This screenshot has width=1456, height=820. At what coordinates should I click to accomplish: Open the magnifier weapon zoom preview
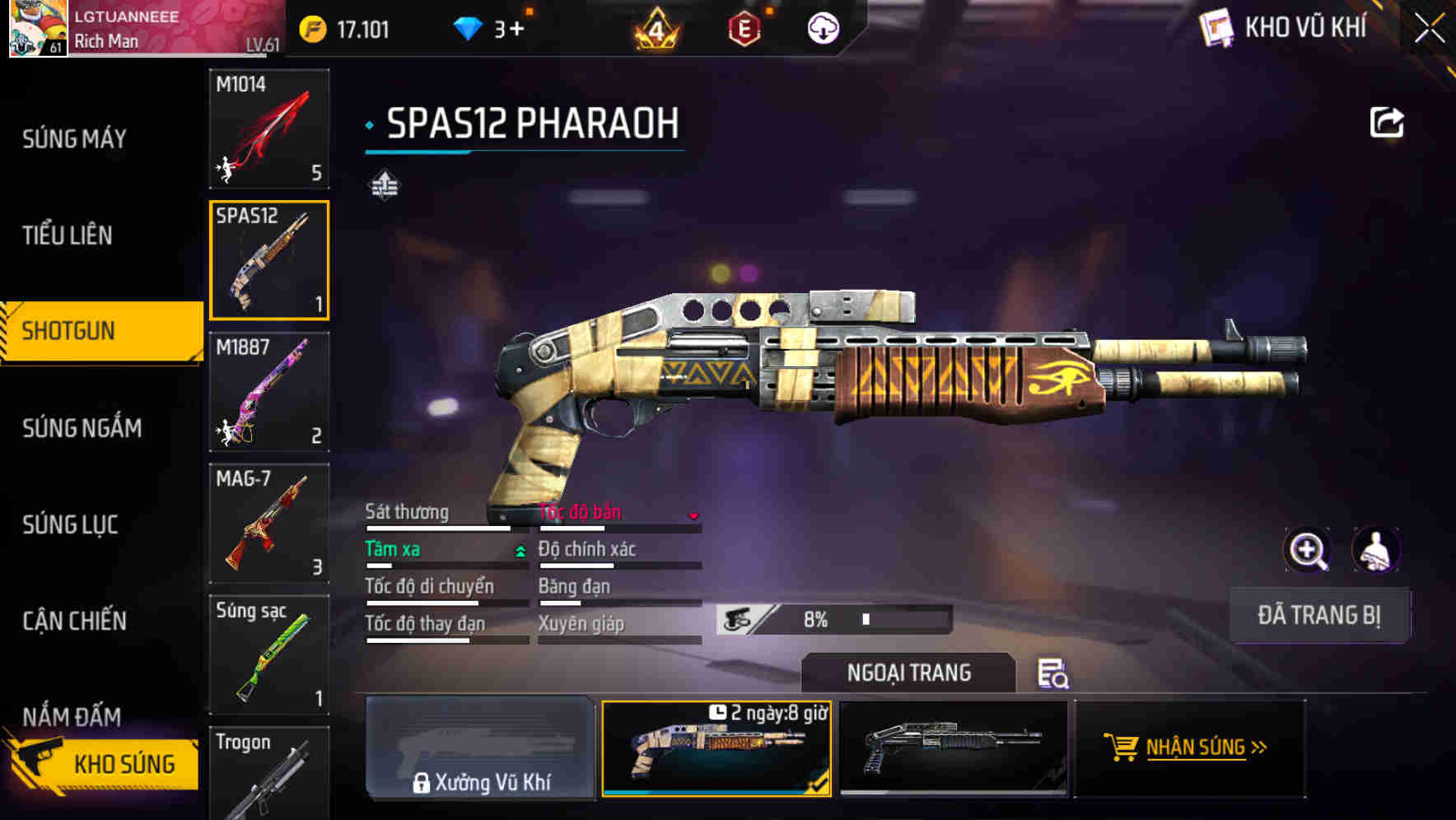click(1308, 549)
